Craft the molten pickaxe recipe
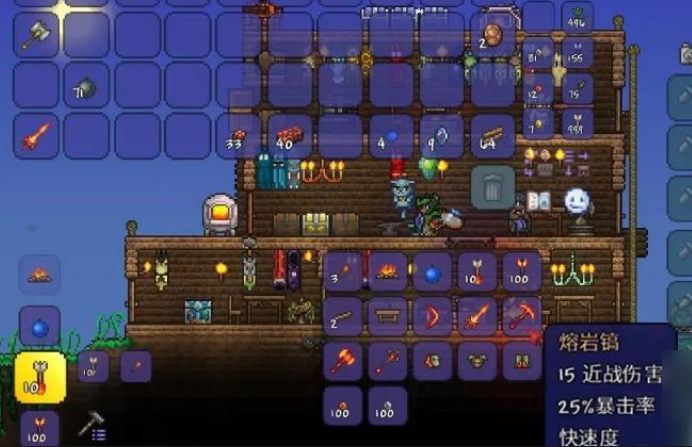The height and width of the screenshot is (447, 692). [x=522, y=316]
